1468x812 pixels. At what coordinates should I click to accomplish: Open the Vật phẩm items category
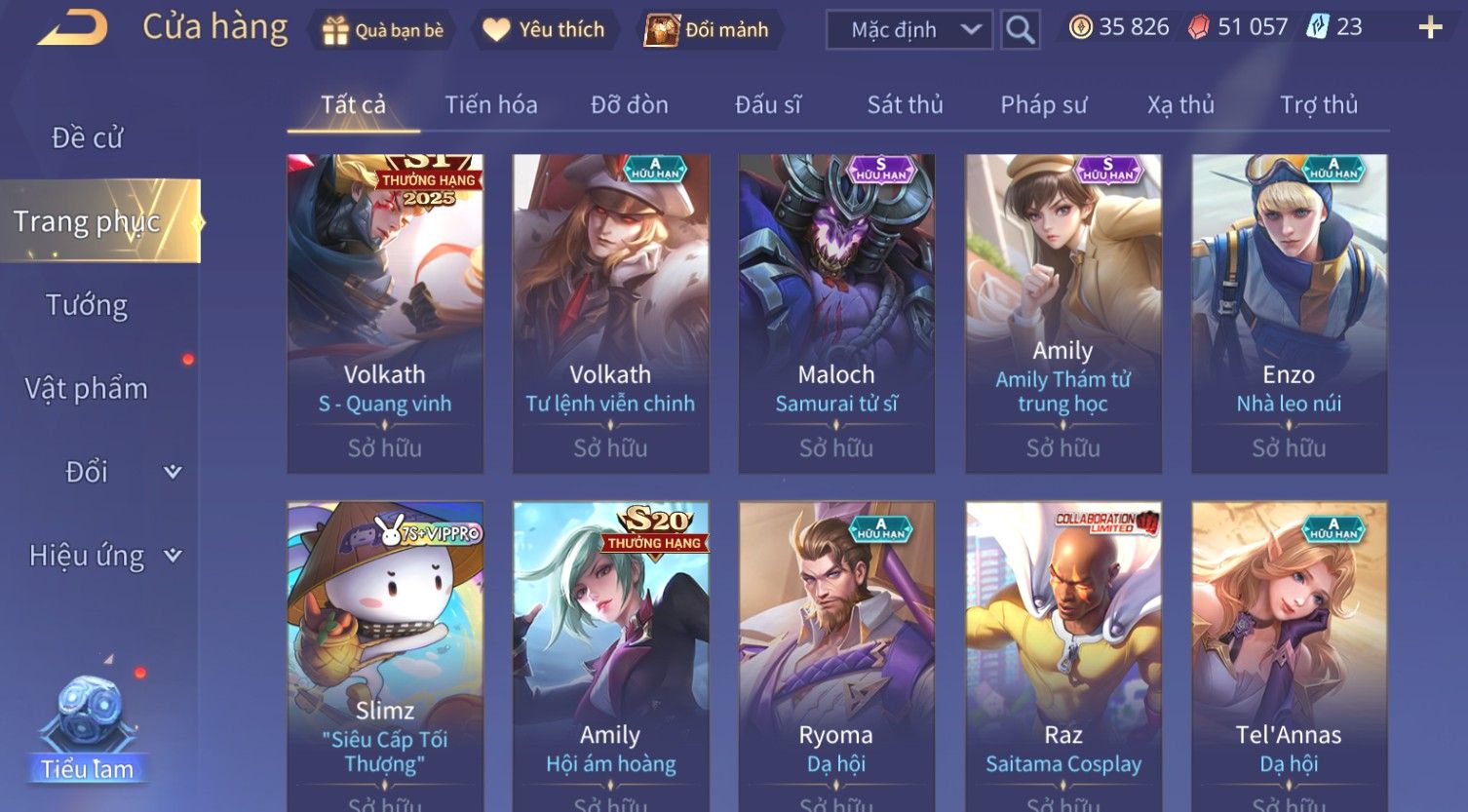(x=87, y=388)
